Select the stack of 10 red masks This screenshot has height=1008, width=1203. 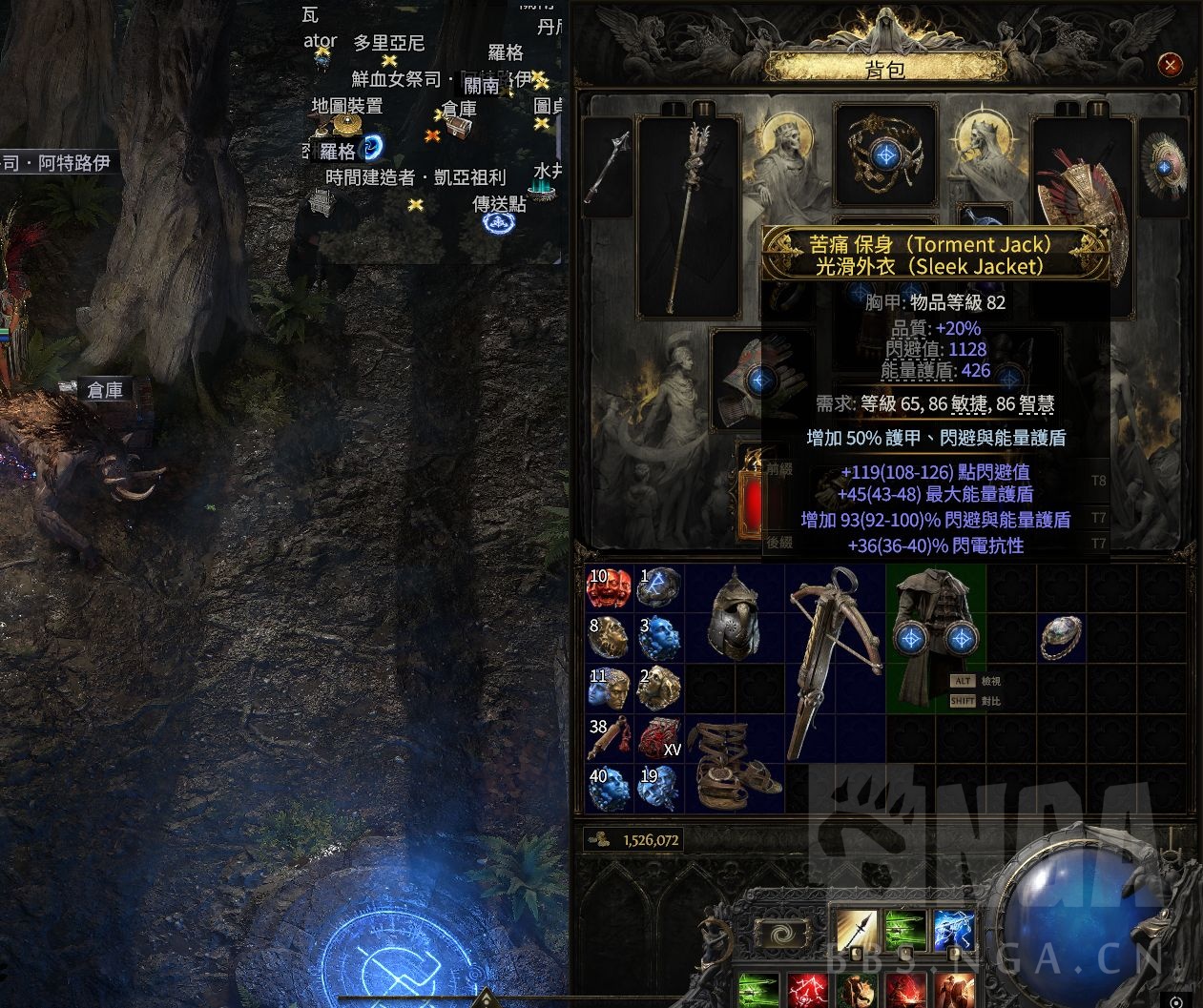click(x=610, y=590)
